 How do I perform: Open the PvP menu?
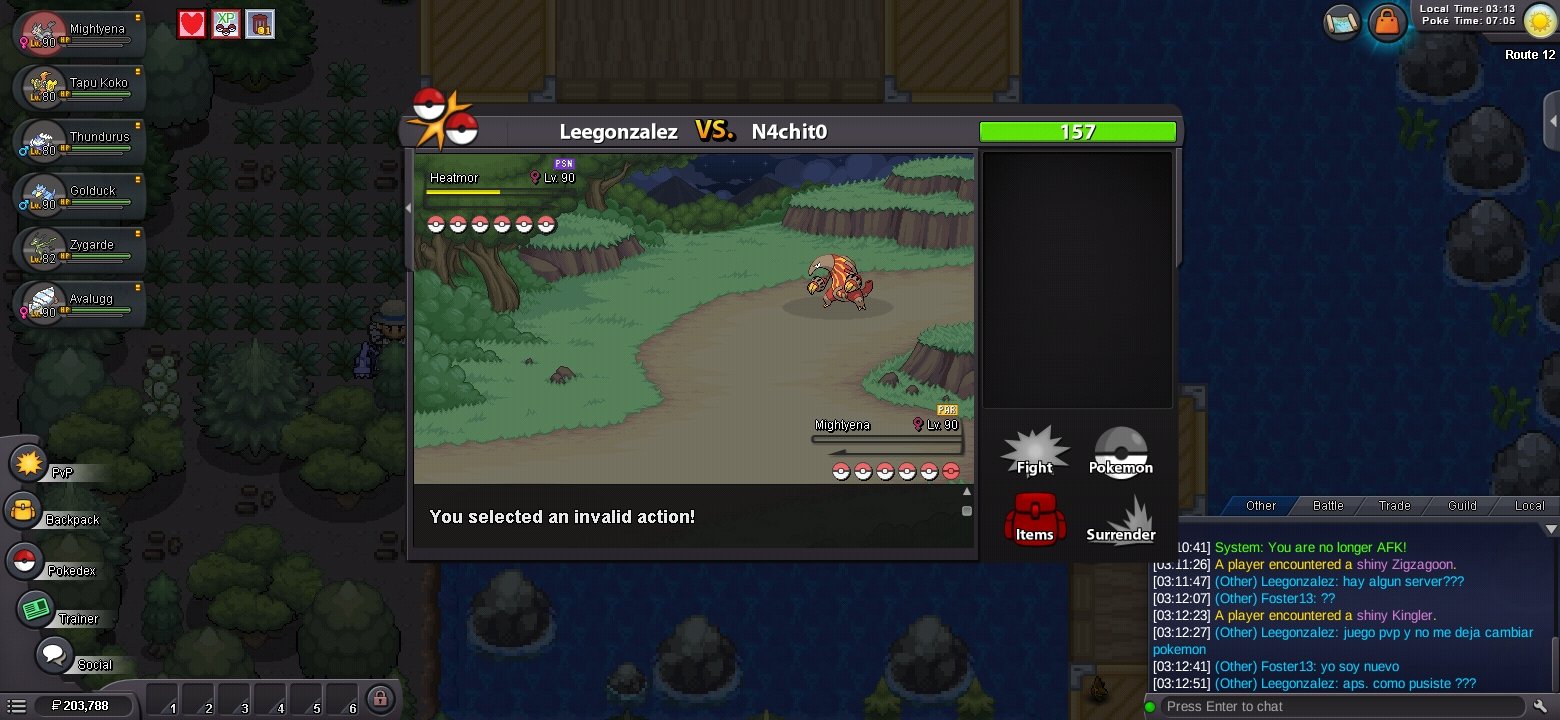pos(30,464)
